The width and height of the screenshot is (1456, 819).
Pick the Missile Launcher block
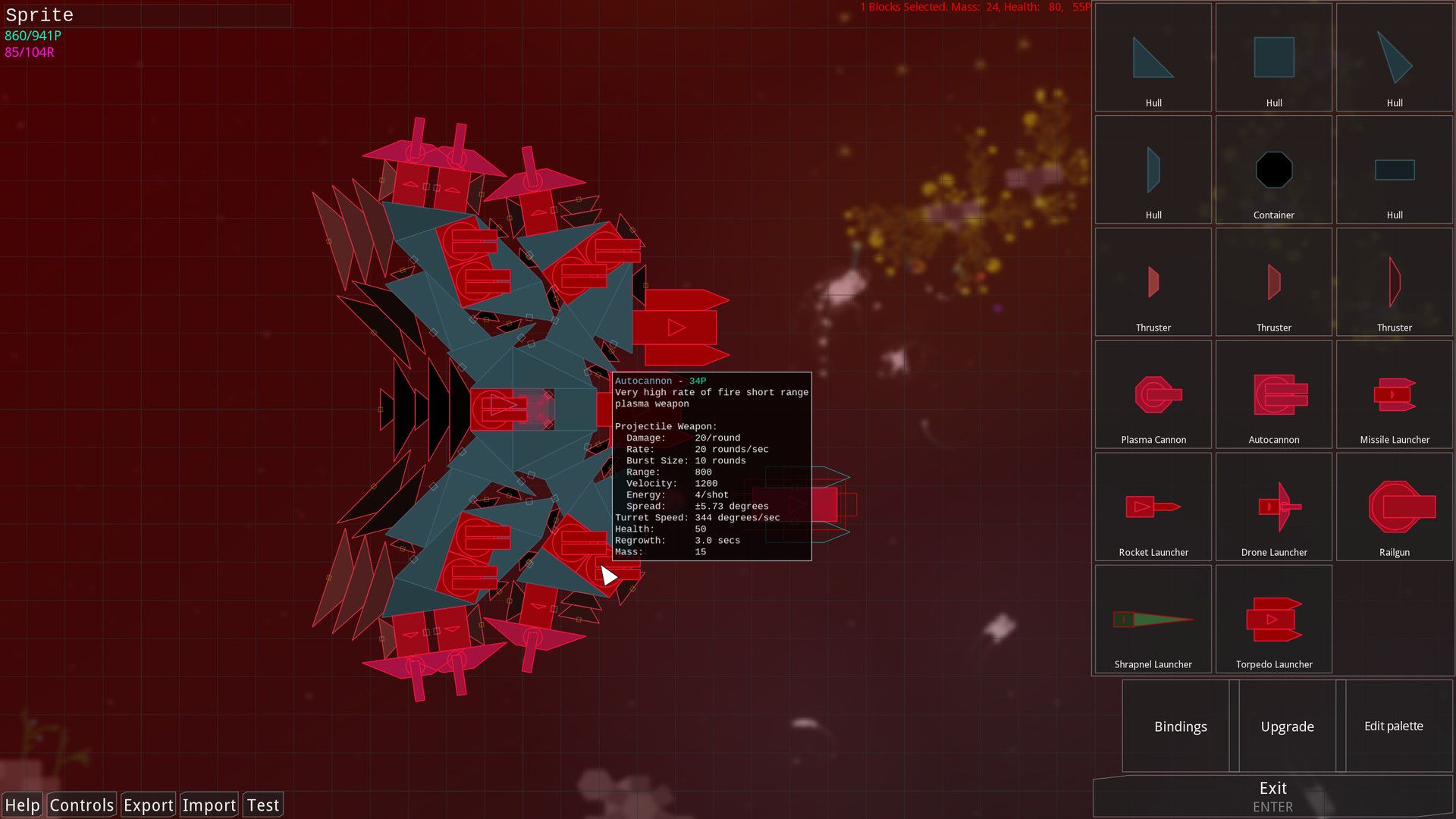(x=1394, y=394)
